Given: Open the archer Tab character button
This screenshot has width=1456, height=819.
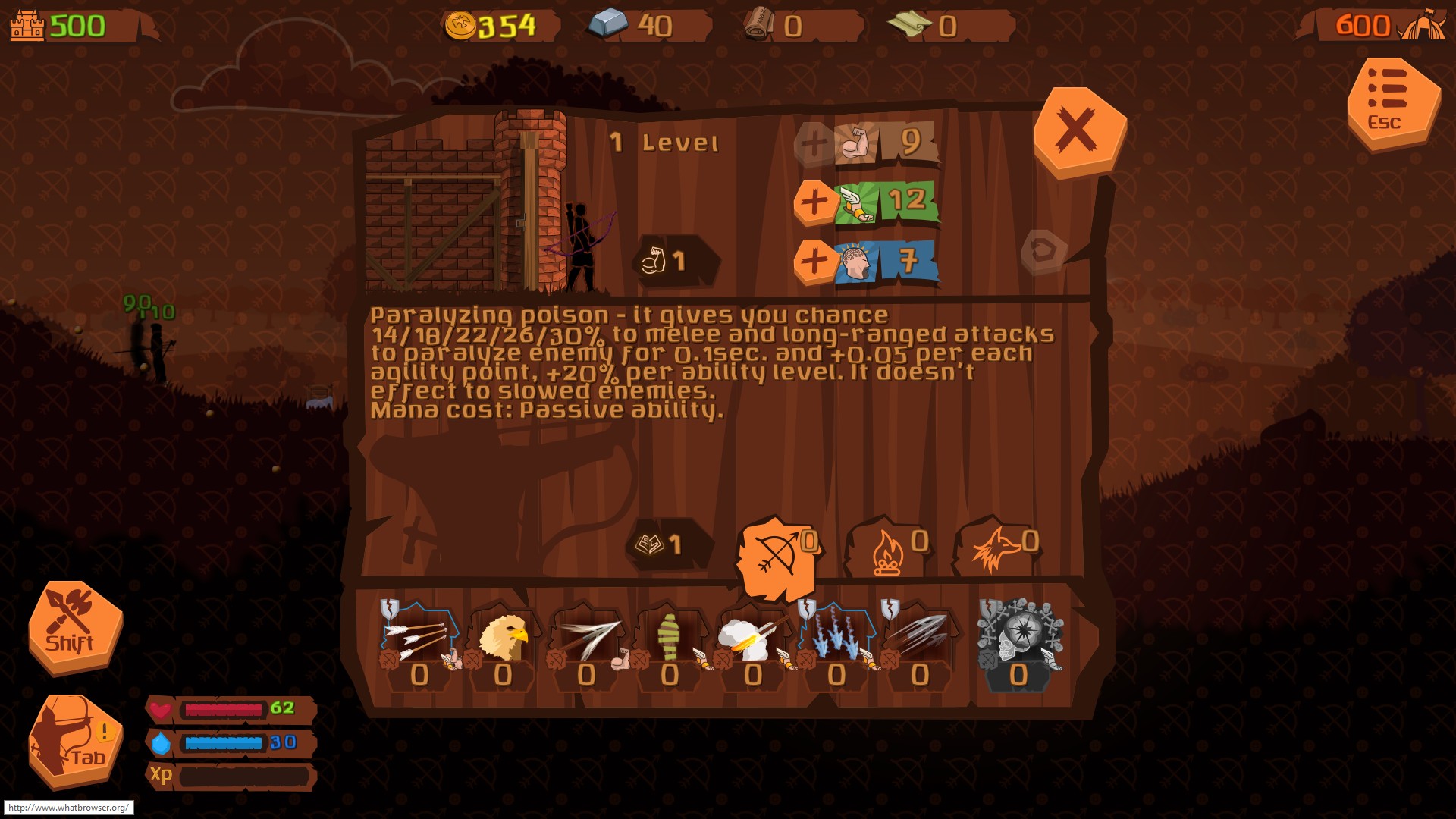Looking at the screenshot, I should point(74,740).
